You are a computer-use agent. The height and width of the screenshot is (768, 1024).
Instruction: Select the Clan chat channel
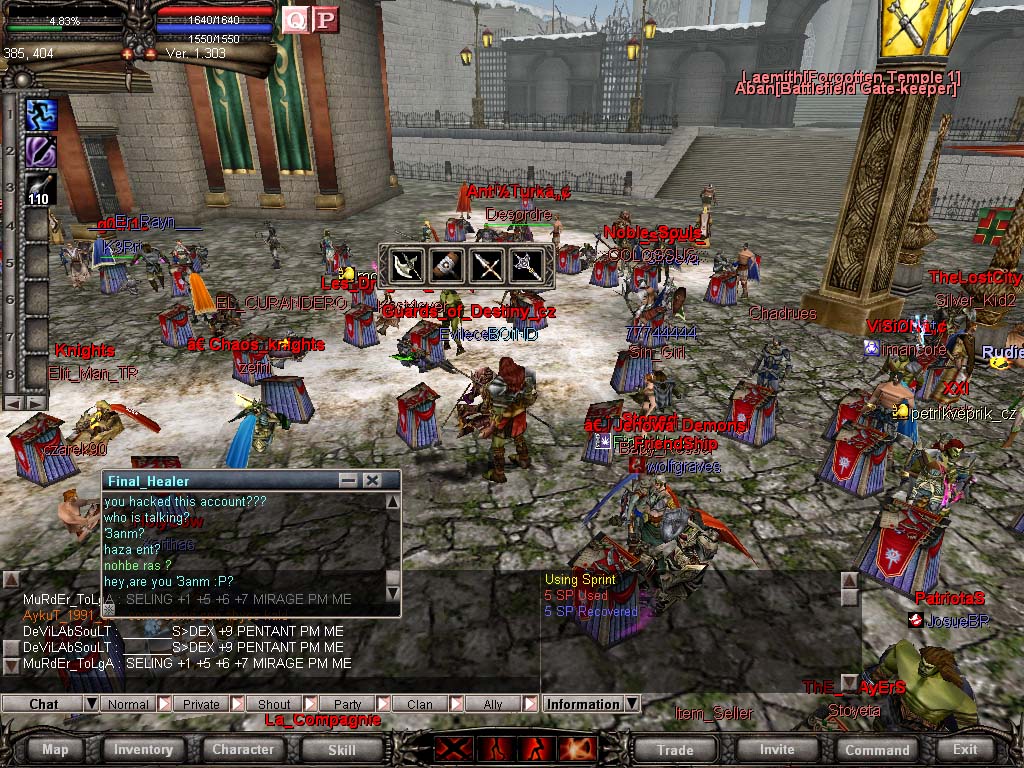click(420, 704)
